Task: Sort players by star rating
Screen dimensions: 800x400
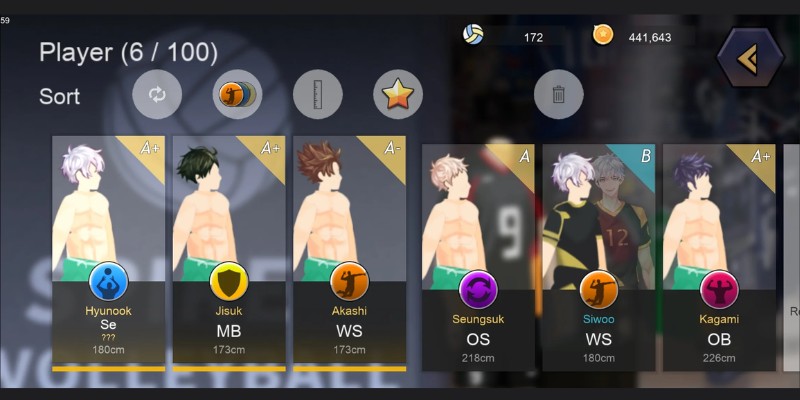Action: coord(397,95)
